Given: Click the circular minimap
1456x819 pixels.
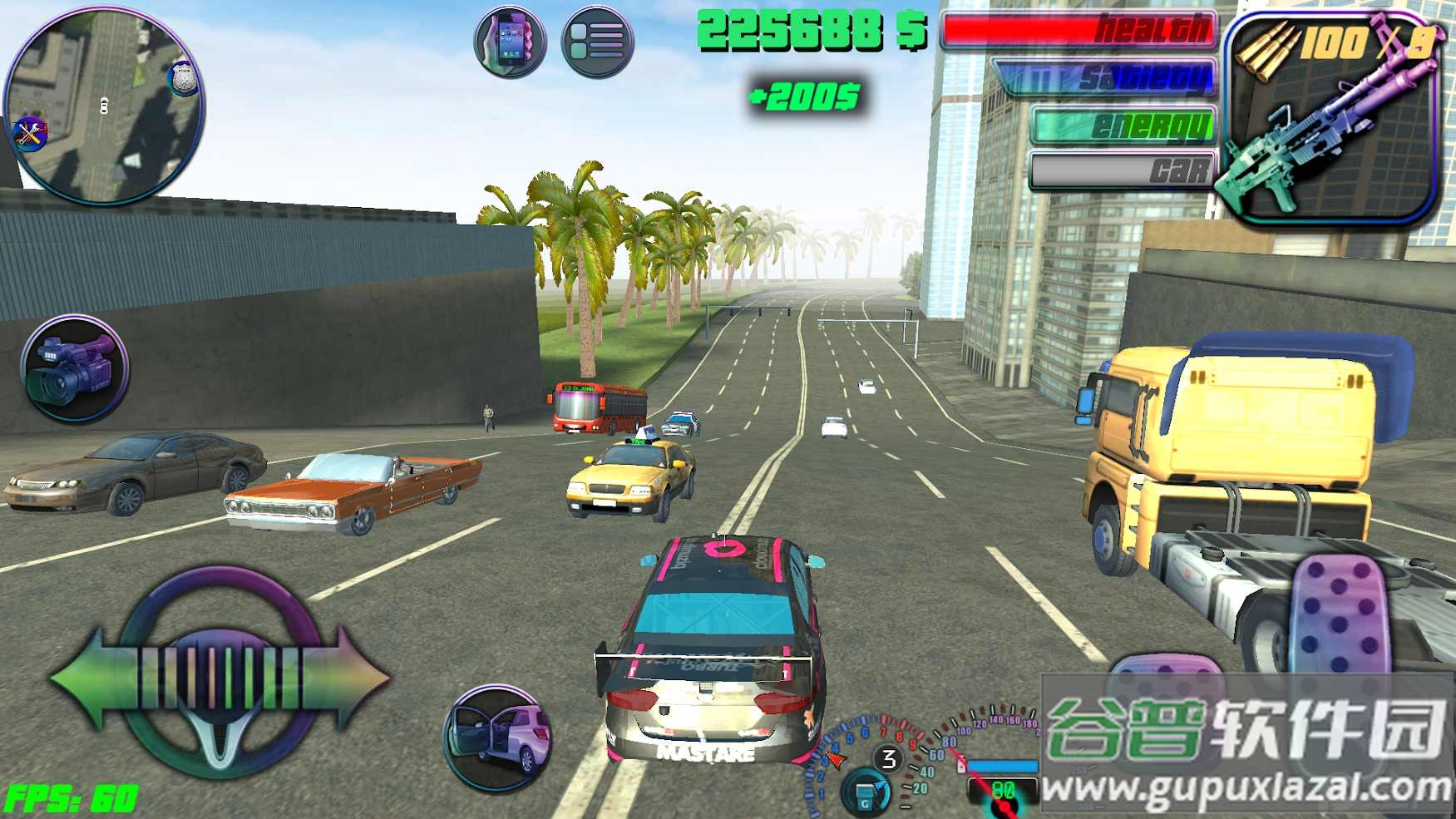Looking at the screenshot, I should coord(104,106).
